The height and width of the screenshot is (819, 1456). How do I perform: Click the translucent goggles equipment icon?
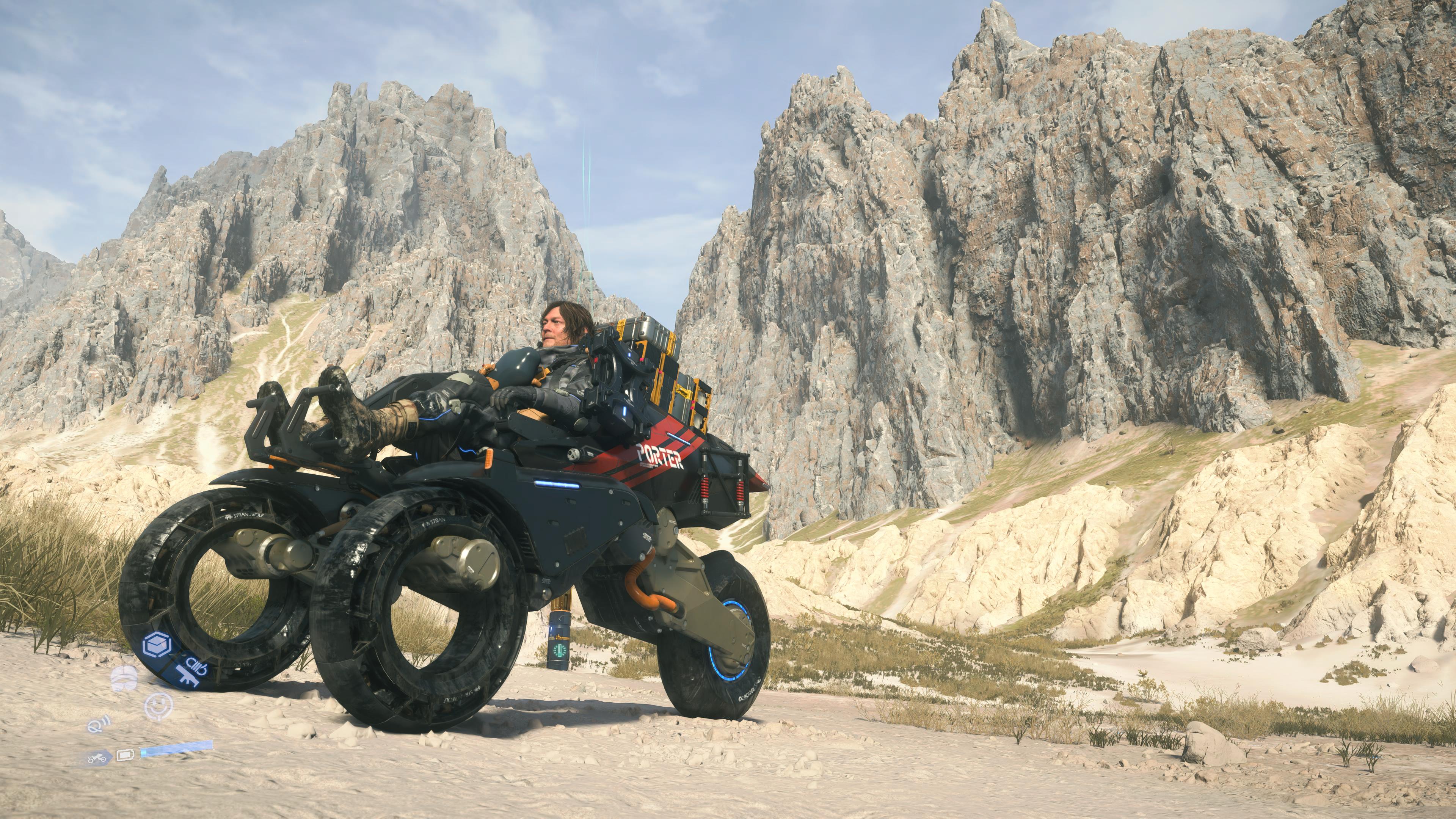pos(124,679)
